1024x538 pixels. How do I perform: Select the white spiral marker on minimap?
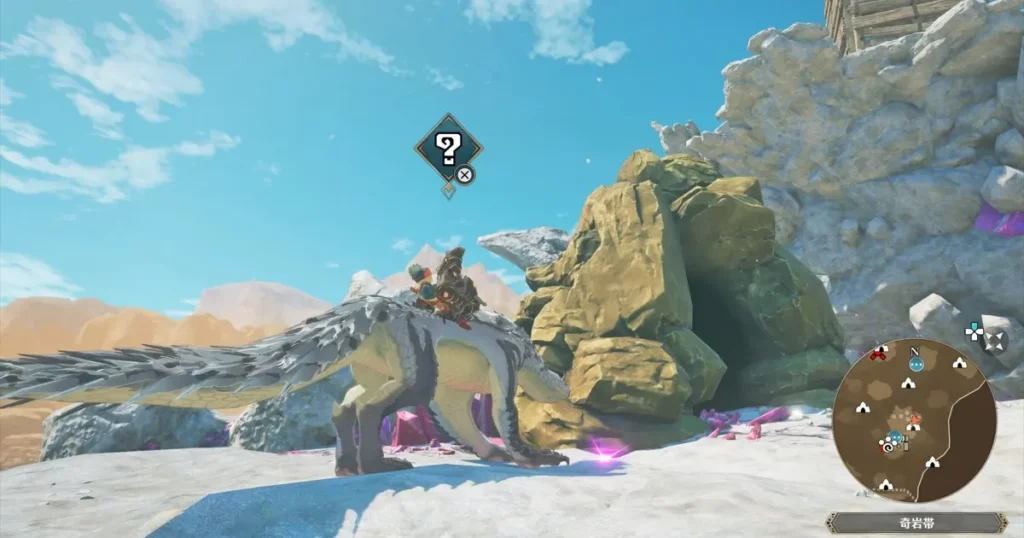(888, 446)
